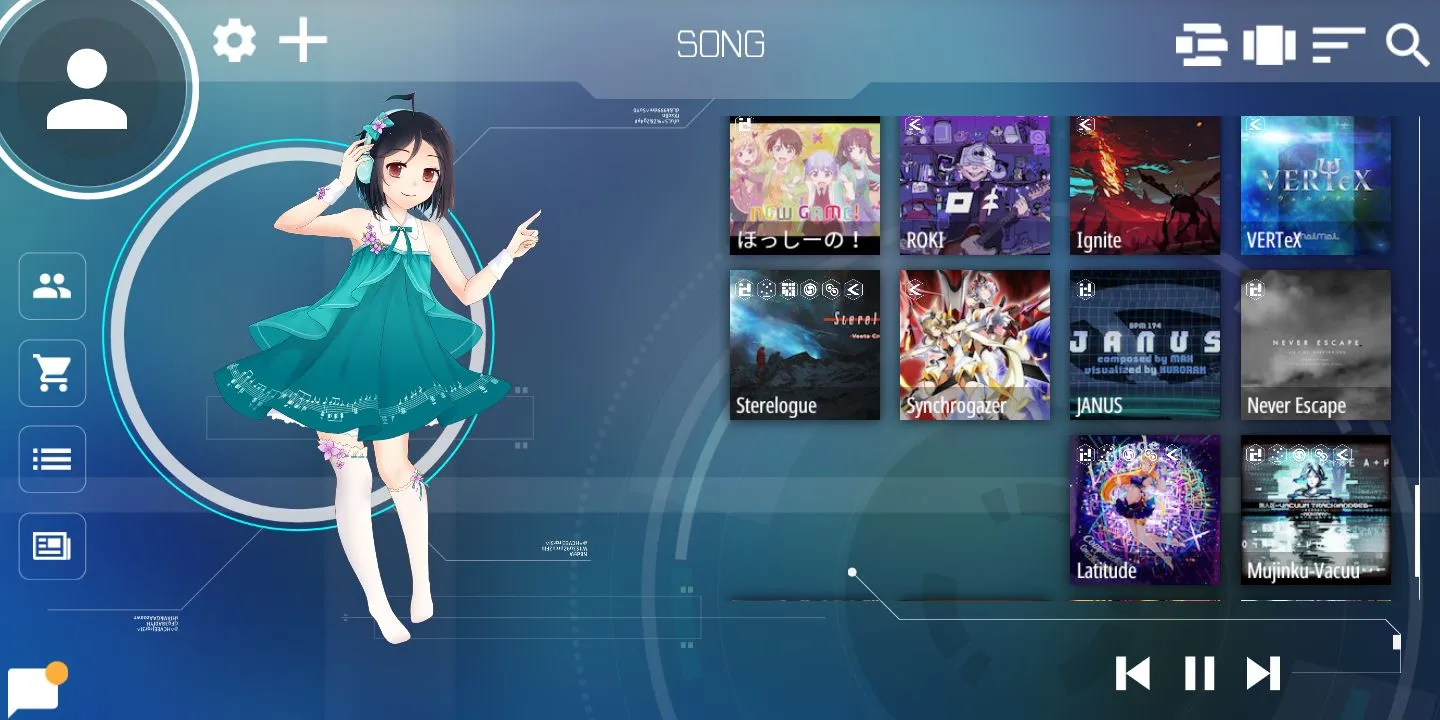Image resolution: width=1440 pixels, height=720 pixels.
Task: Open the list menu icon
Action: [52, 460]
